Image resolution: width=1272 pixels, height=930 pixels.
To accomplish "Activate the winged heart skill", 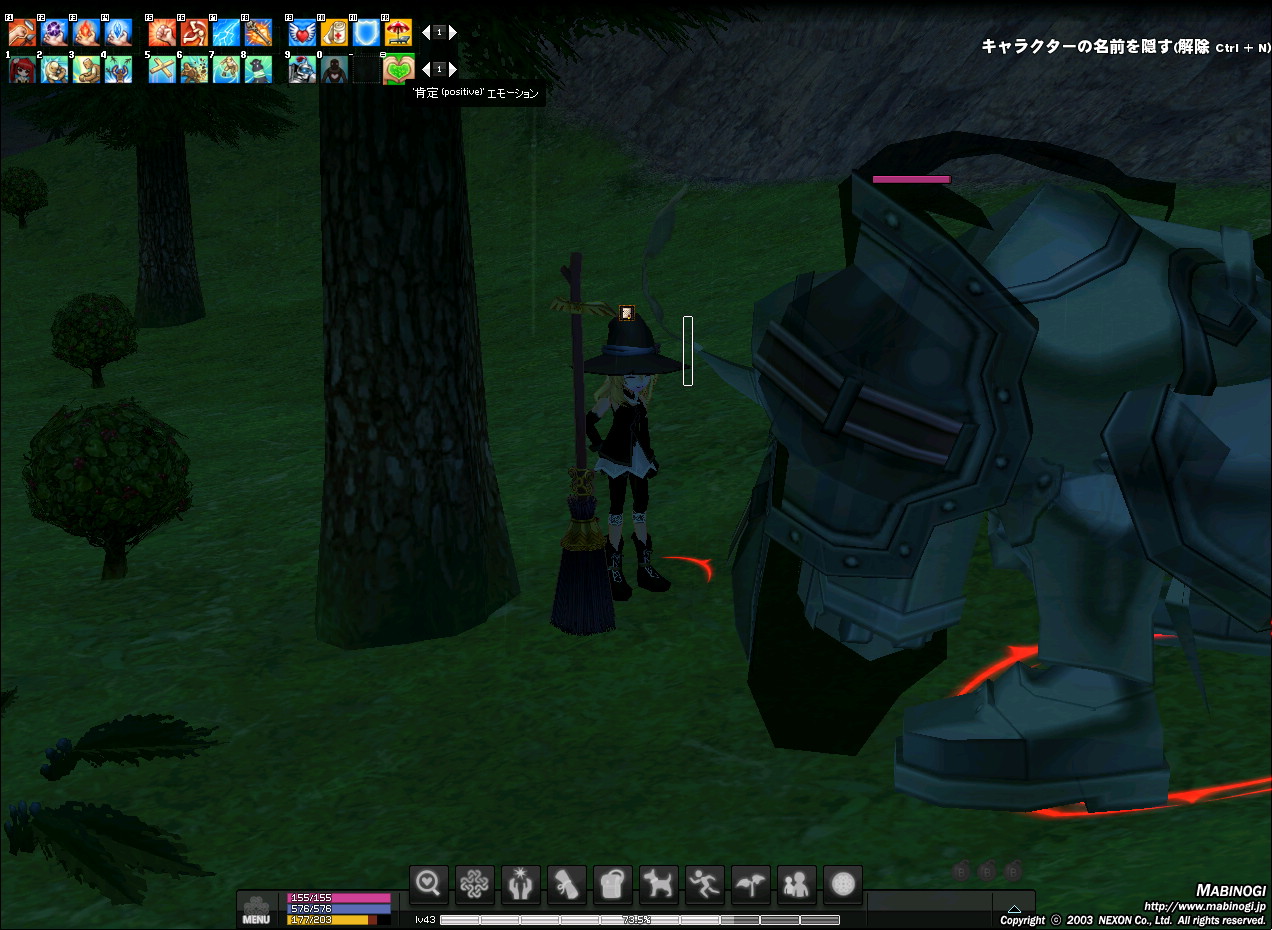I will pos(302,32).
